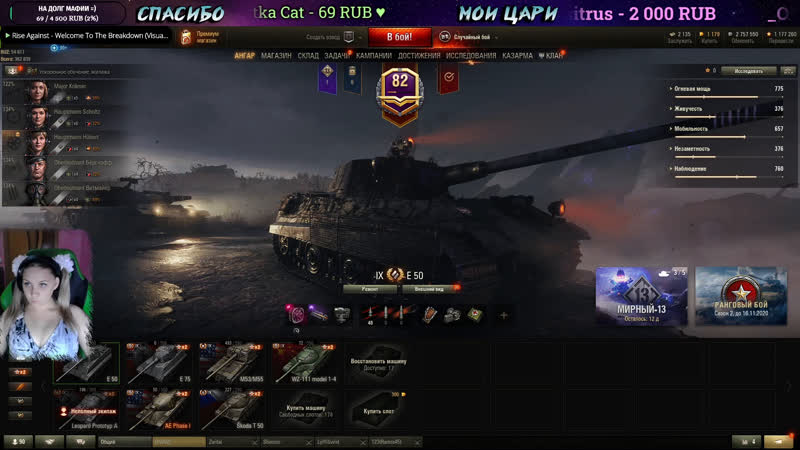800x450 pixels.
Task: Click the Купить слот tile
Action: pyautogui.click(x=378, y=410)
